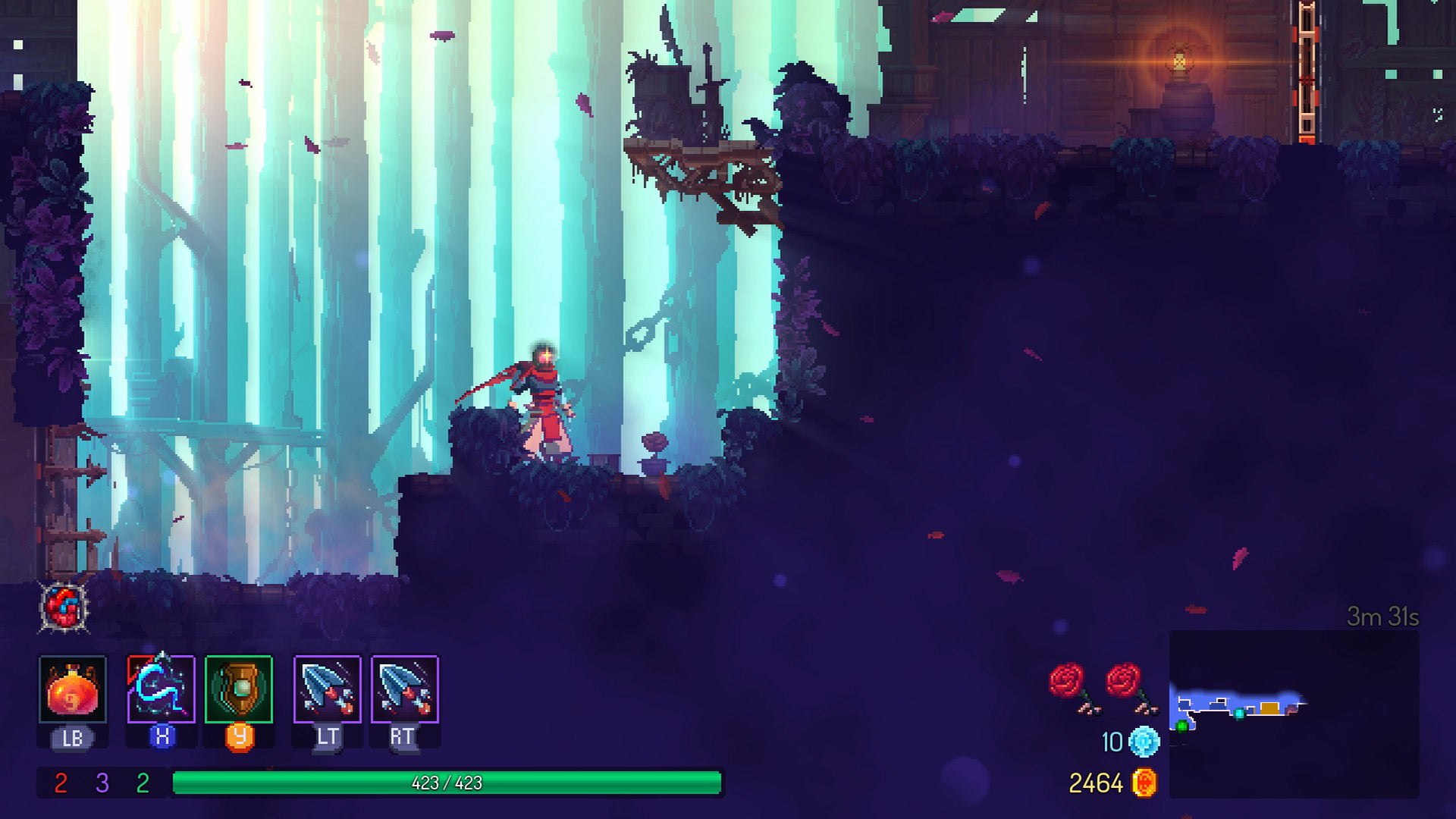This screenshot has width=1456, height=819.
Task: Choose the green-bordered shield slot
Action: (x=239, y=689)
